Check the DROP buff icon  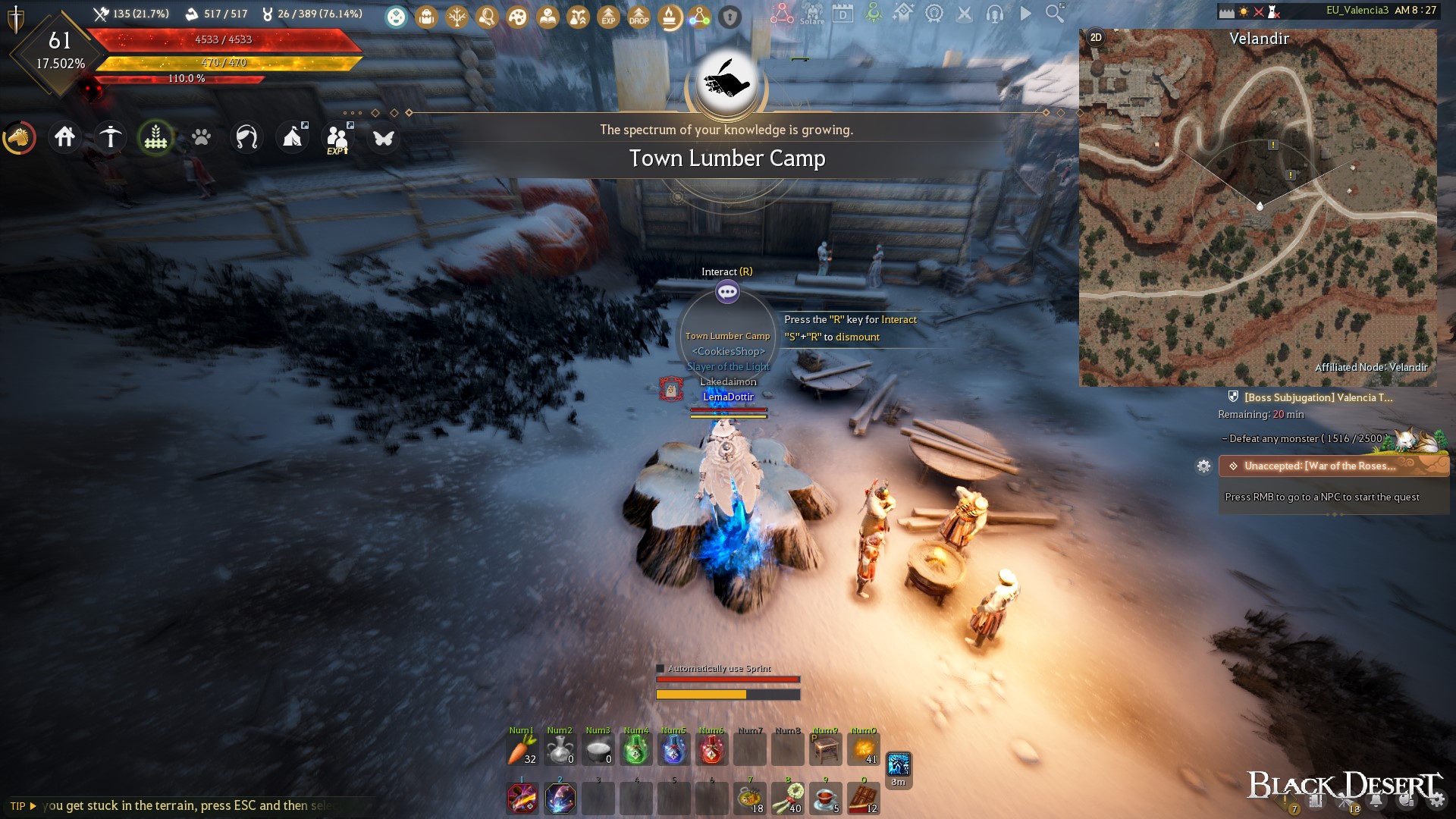click(639, 17)
